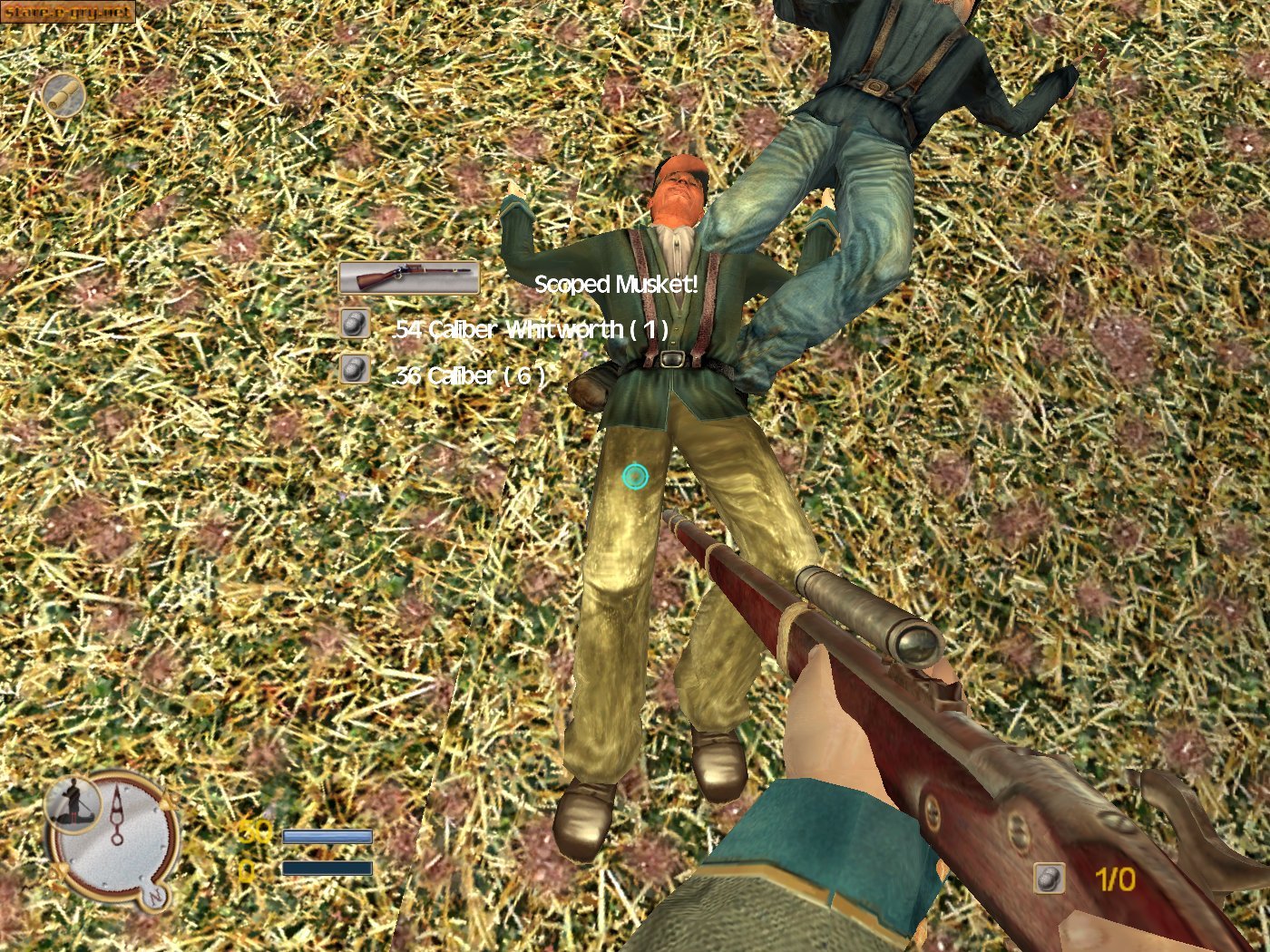Viewport: 1270px width, 952px height.
Task: Select the 54 Caliber Whitworth ammo icon
Action: coord(354,322)
